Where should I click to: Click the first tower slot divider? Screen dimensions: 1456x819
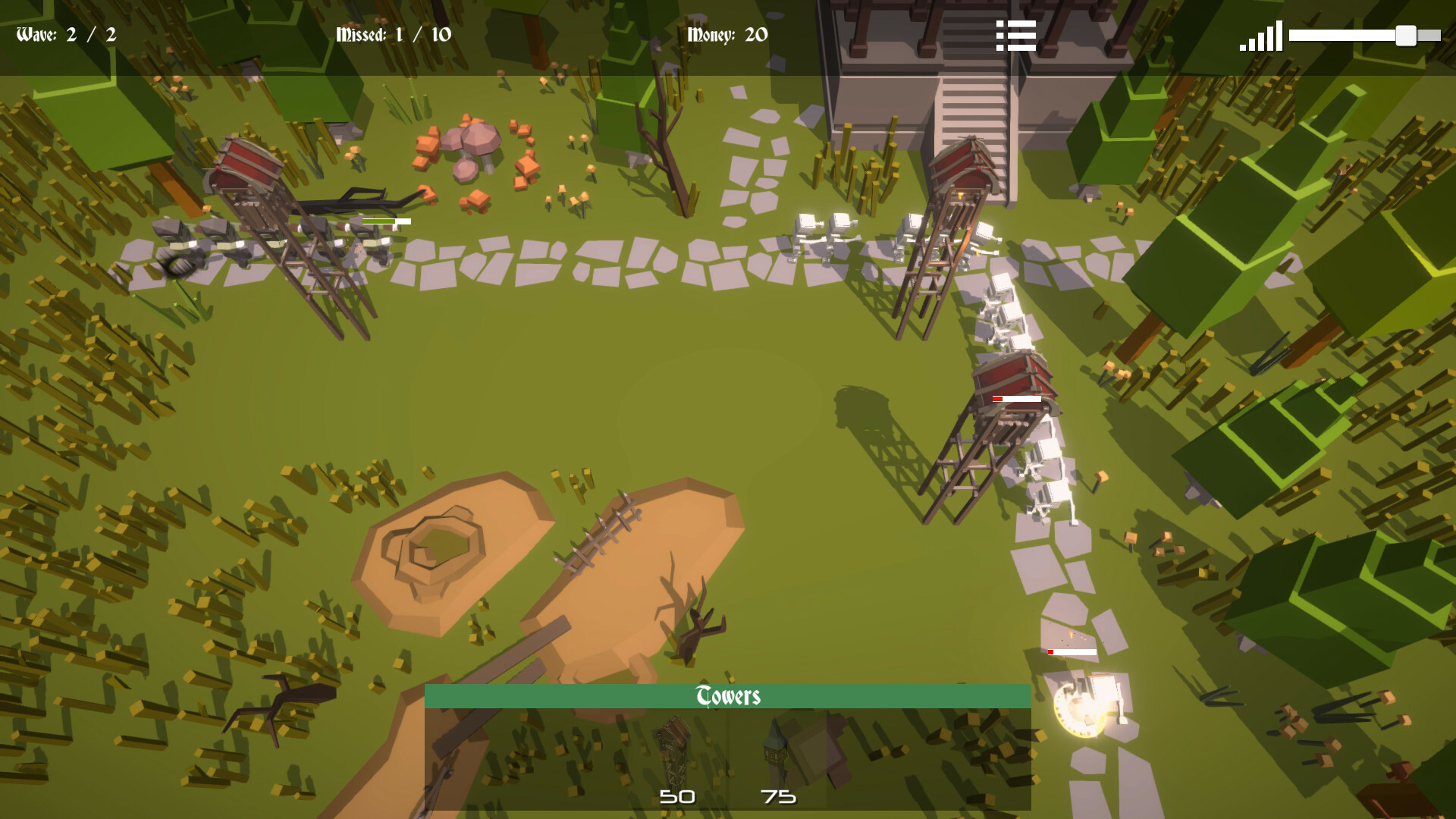coord(729,758)
